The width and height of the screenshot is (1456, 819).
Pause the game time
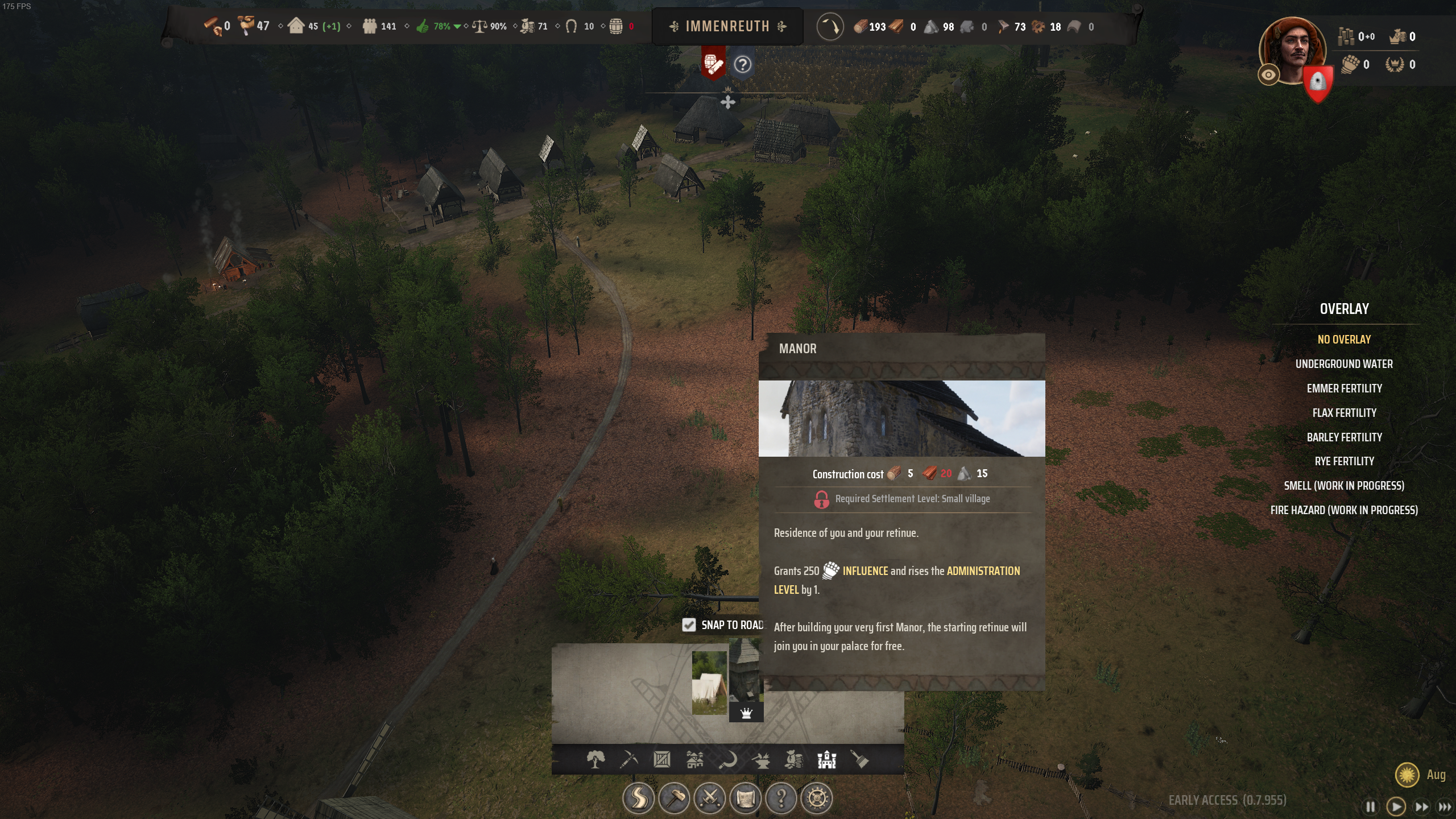[x=1371, y=806]
